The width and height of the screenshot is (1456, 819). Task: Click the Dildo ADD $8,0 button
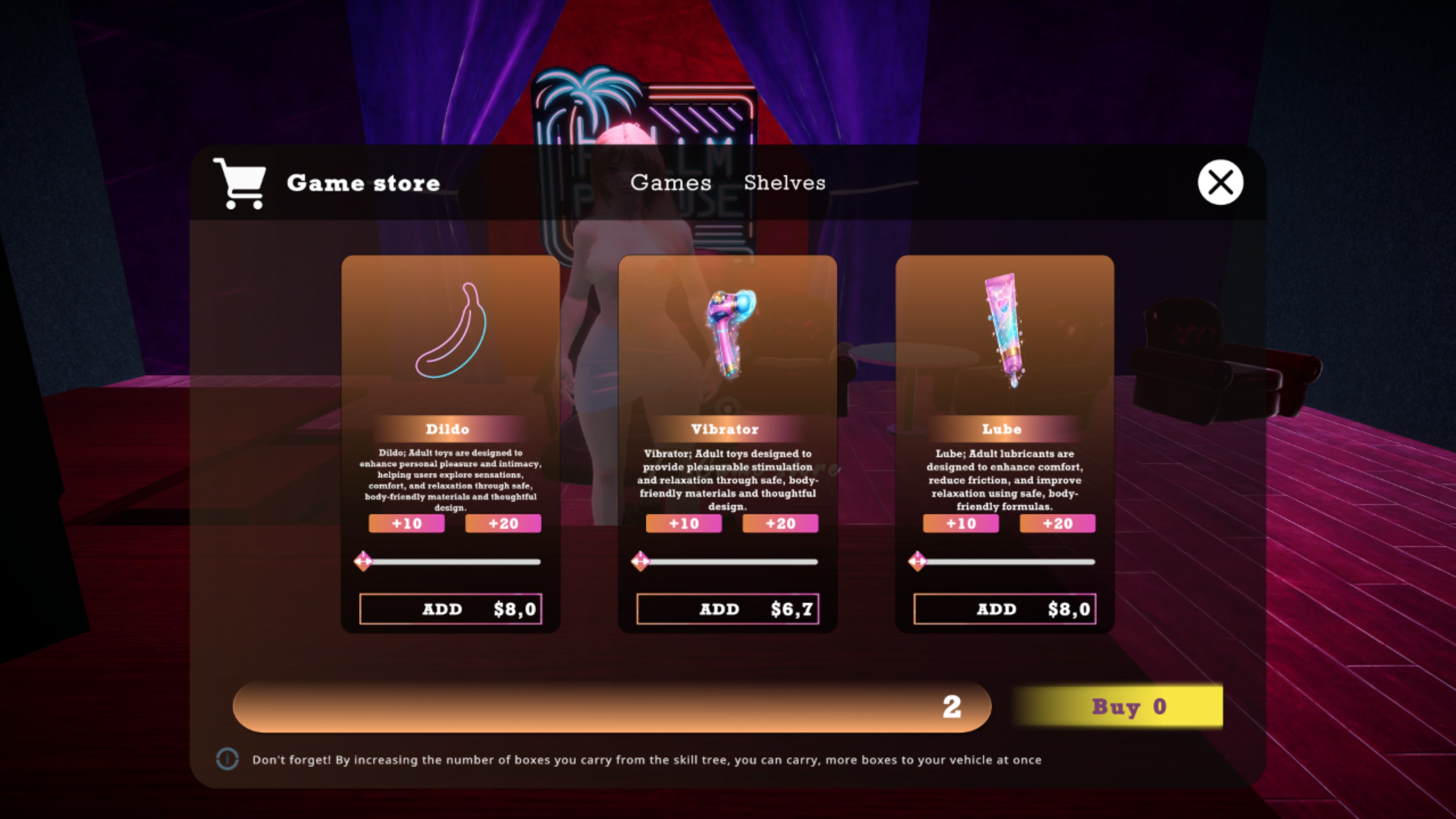tap(450, 609)
